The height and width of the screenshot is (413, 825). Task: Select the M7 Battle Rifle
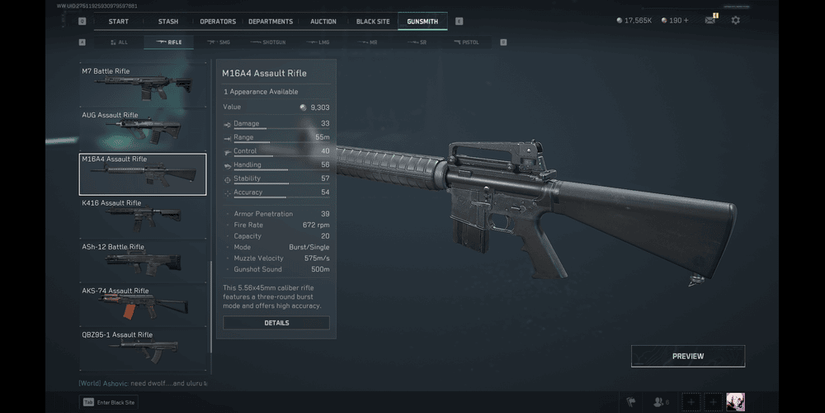[x=143, y=84]
